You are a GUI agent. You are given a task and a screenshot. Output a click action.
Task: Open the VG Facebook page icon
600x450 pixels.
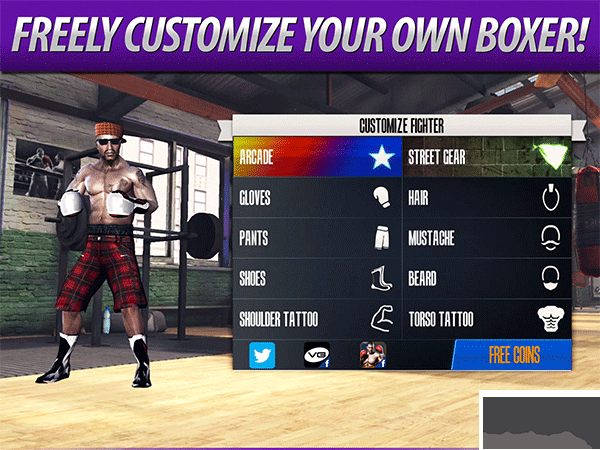click(x=317, y=356)
